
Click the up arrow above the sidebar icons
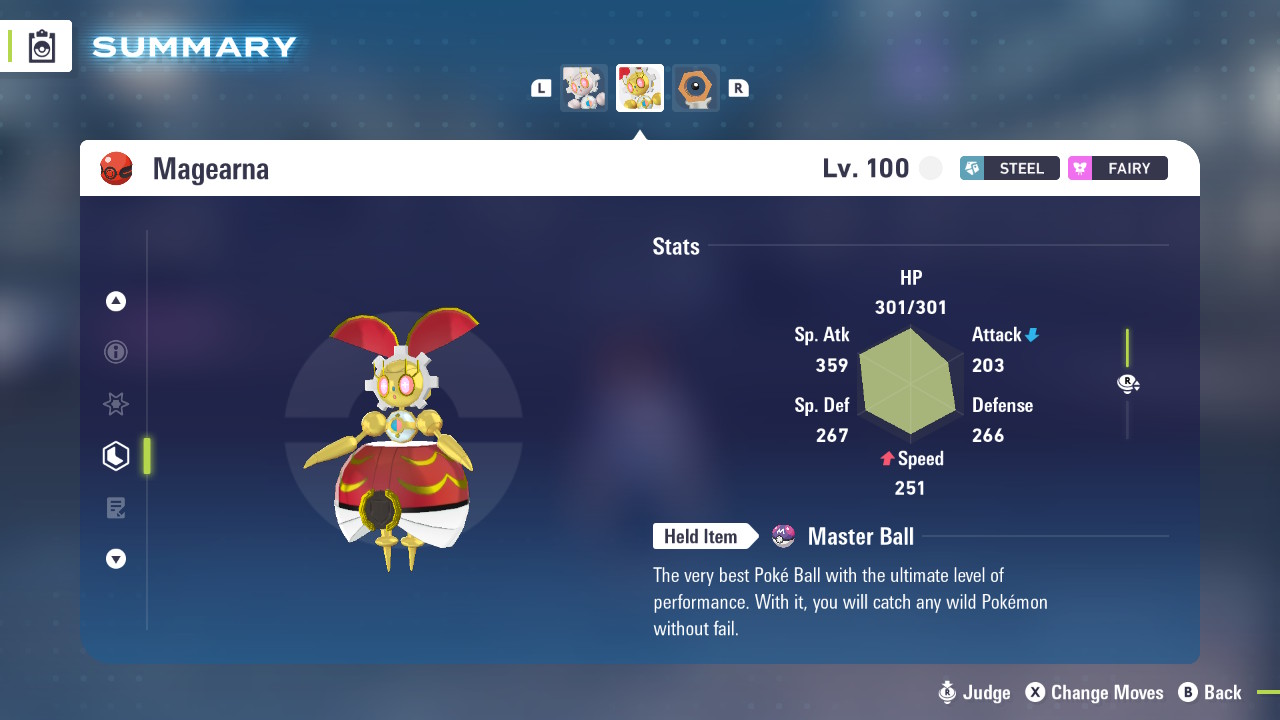[115, 300]
